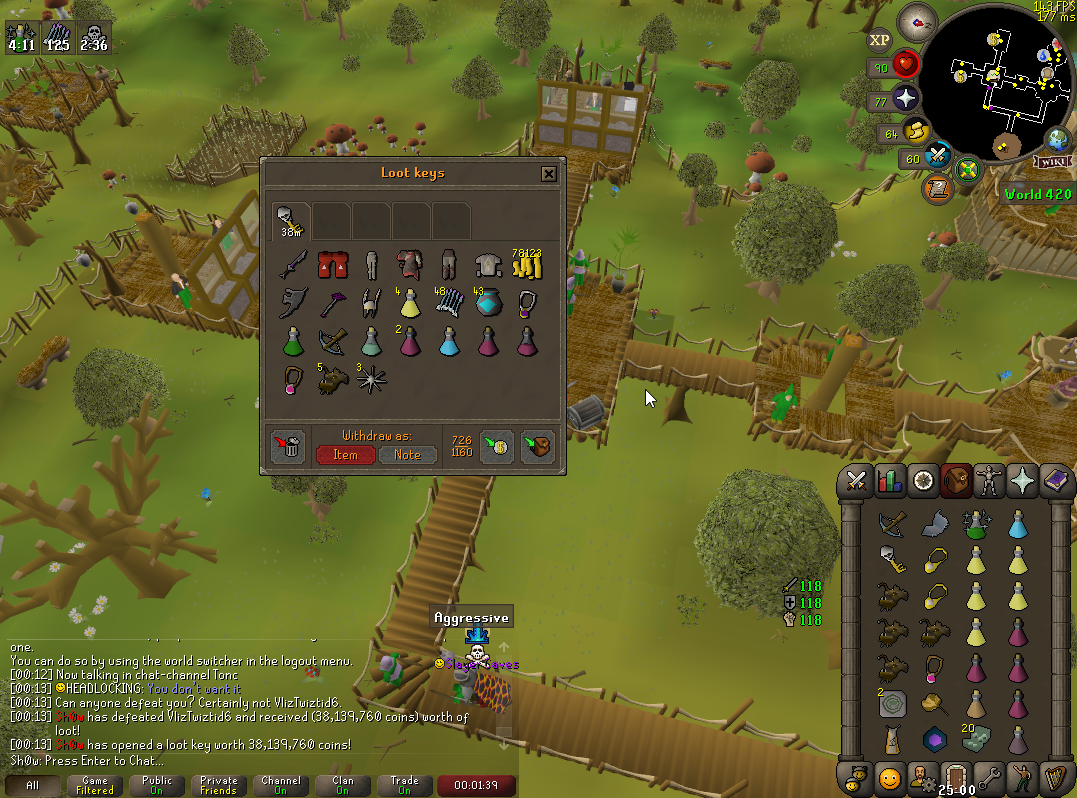Select the 38m loot key tab
Image resolution: width=1077 pixels, height=798 pixels.
click(x=291, y=220)
